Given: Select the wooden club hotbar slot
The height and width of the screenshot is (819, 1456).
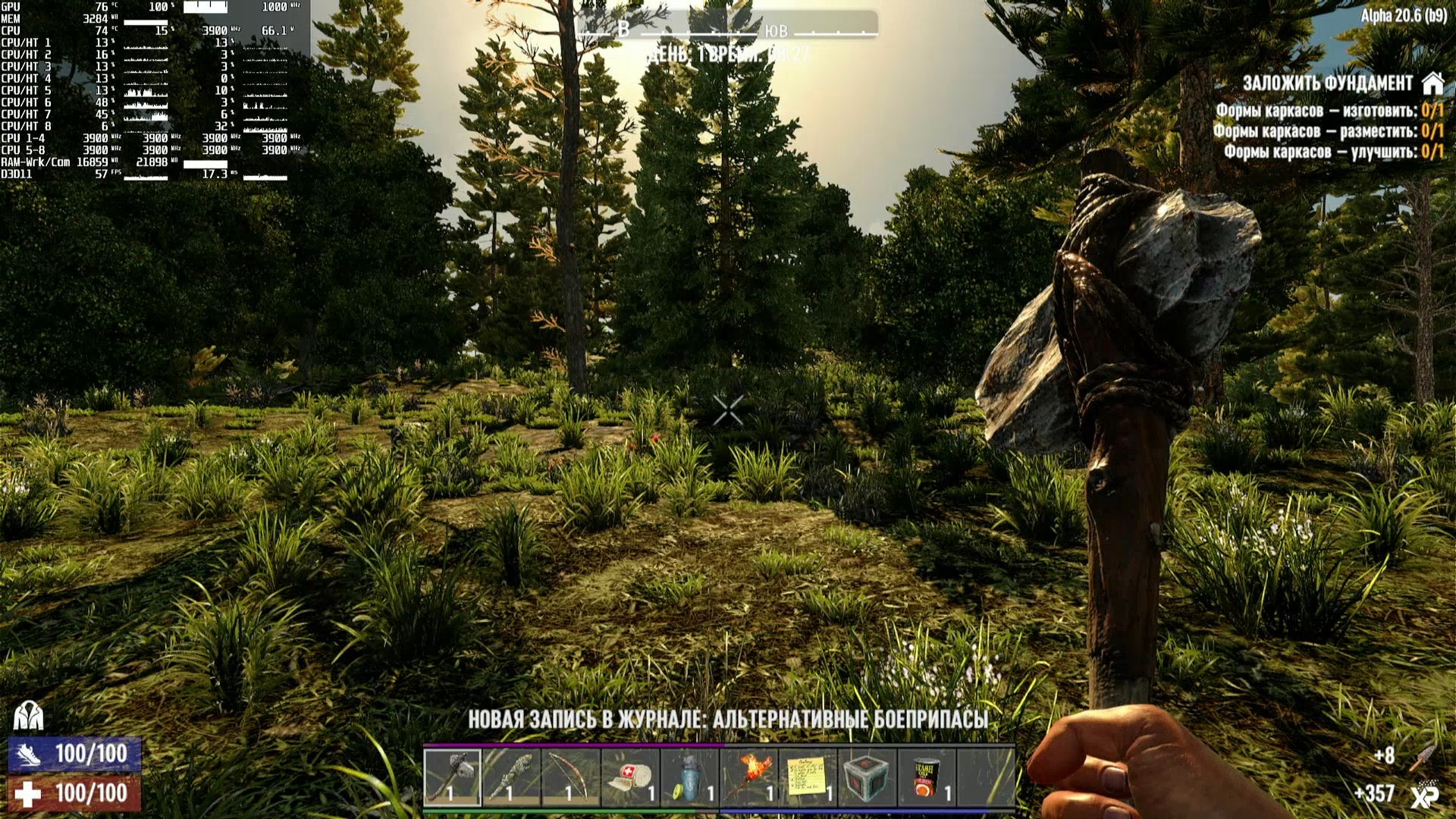Looking at the screenshot, I should click(x=512, y=777).
